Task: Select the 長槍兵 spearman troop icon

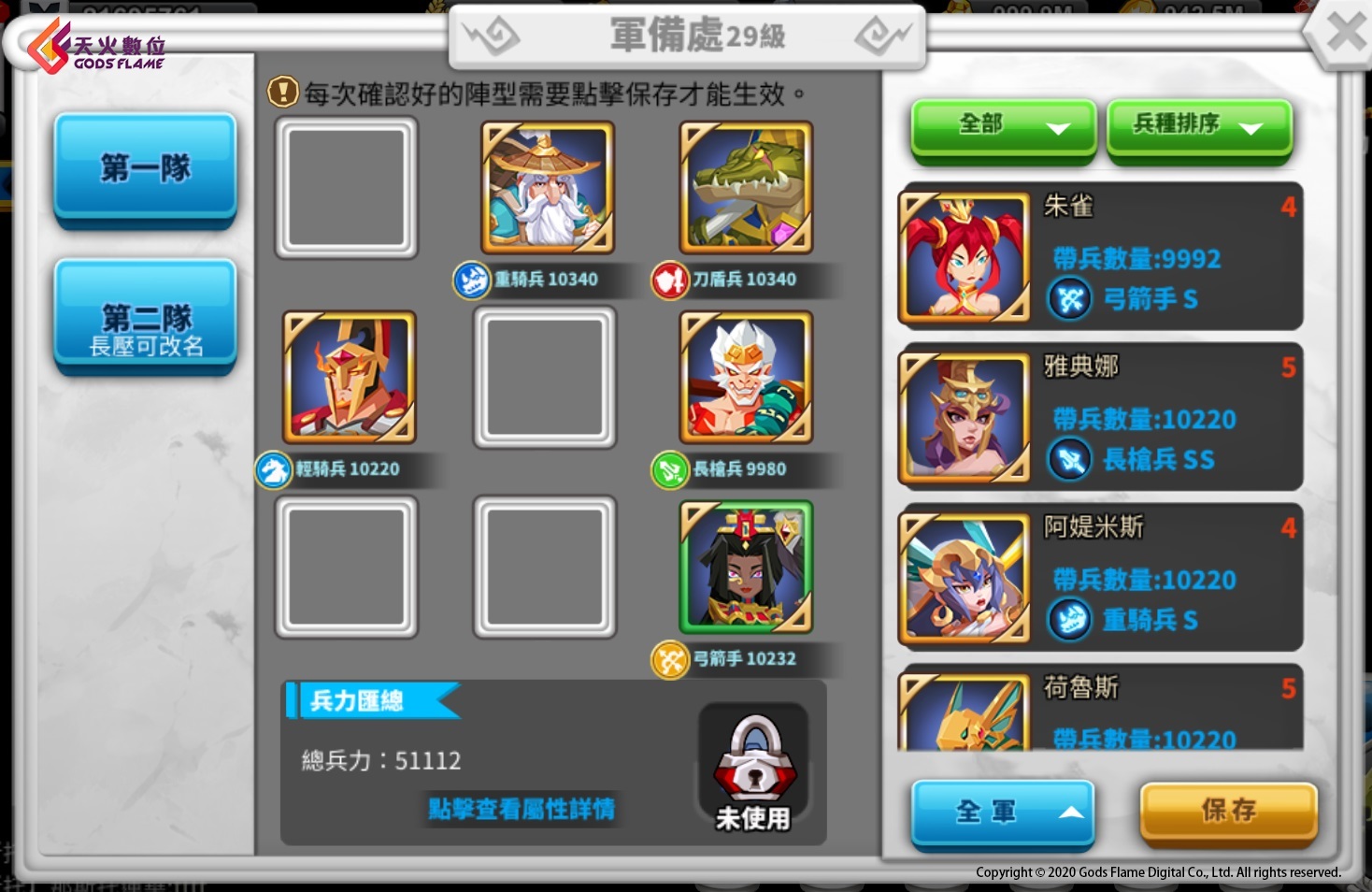Action: 669,470
